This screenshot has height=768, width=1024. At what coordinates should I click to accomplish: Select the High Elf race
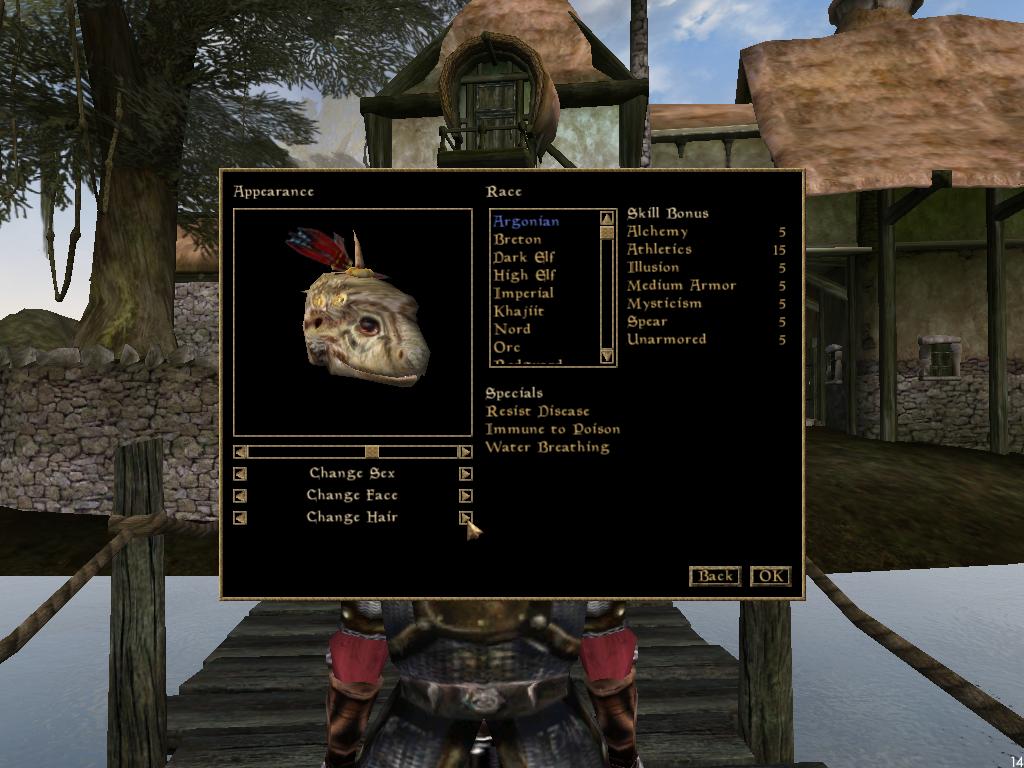point(524,275)
